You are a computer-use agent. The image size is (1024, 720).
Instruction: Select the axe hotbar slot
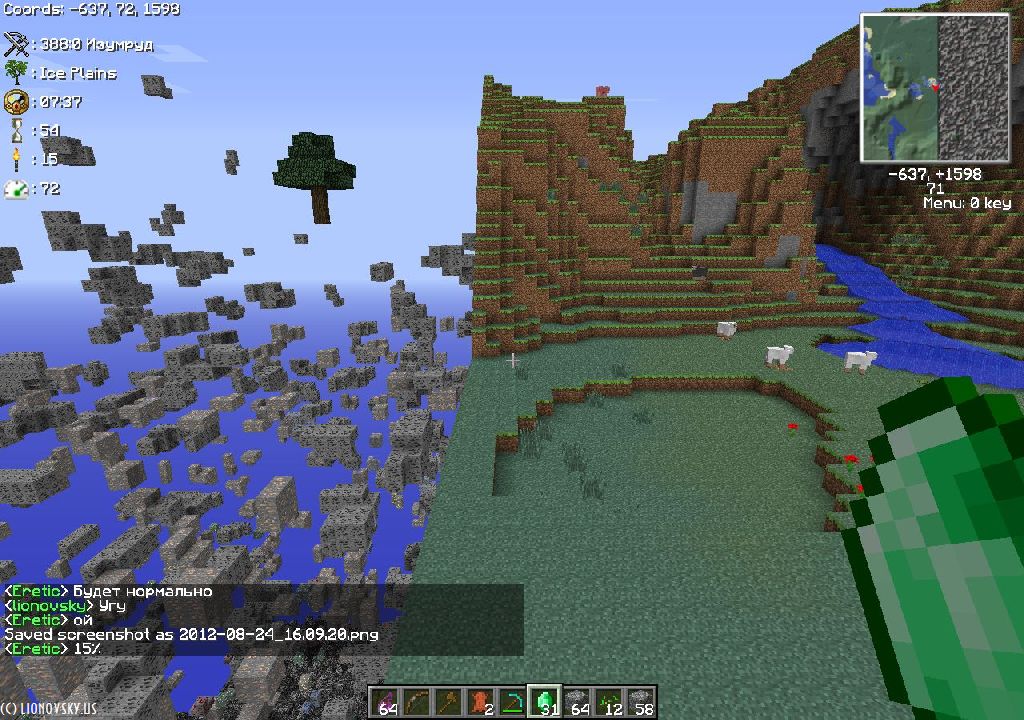point(447,701)
